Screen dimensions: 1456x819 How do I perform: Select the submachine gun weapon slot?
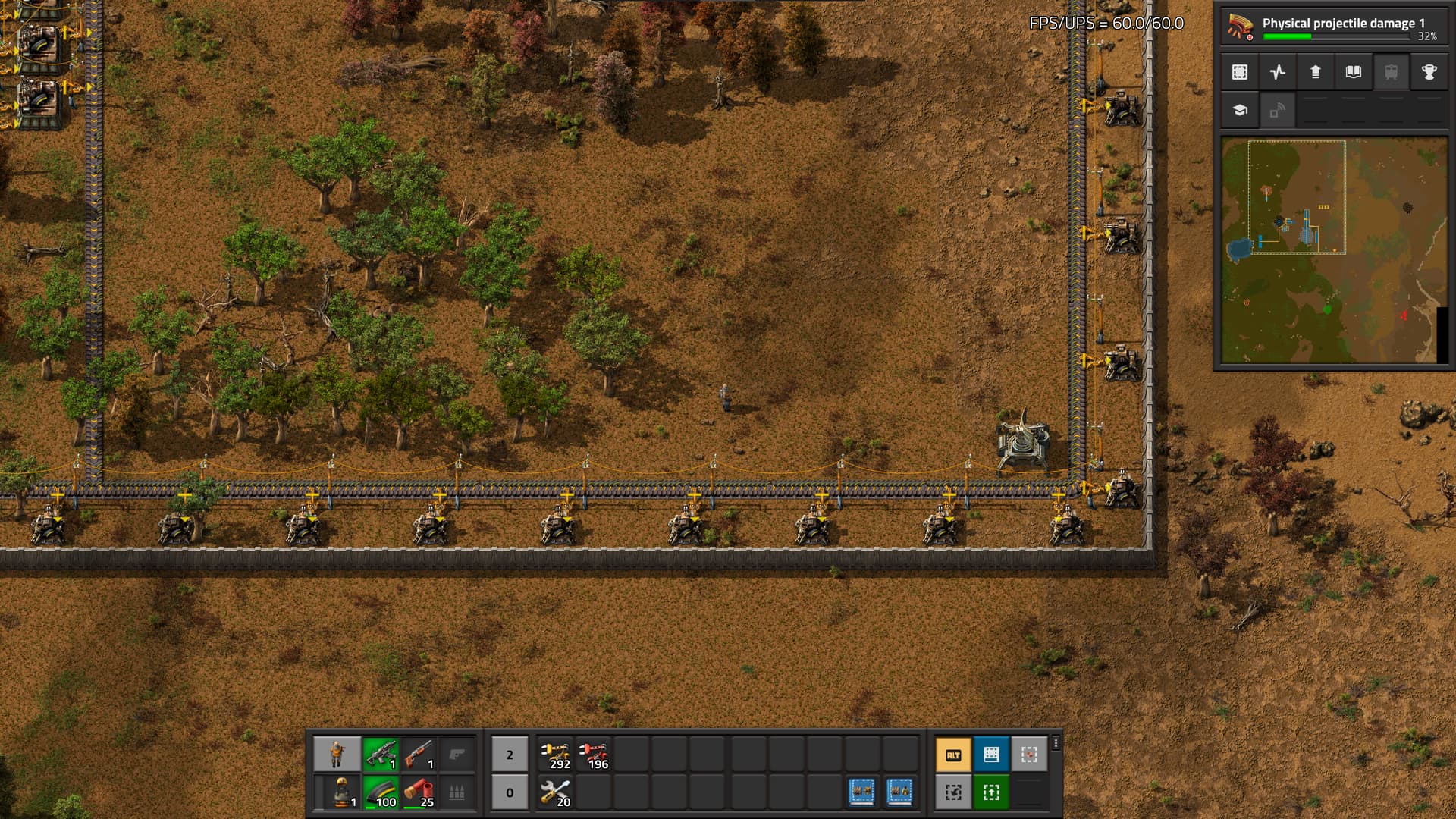(381, 755)
